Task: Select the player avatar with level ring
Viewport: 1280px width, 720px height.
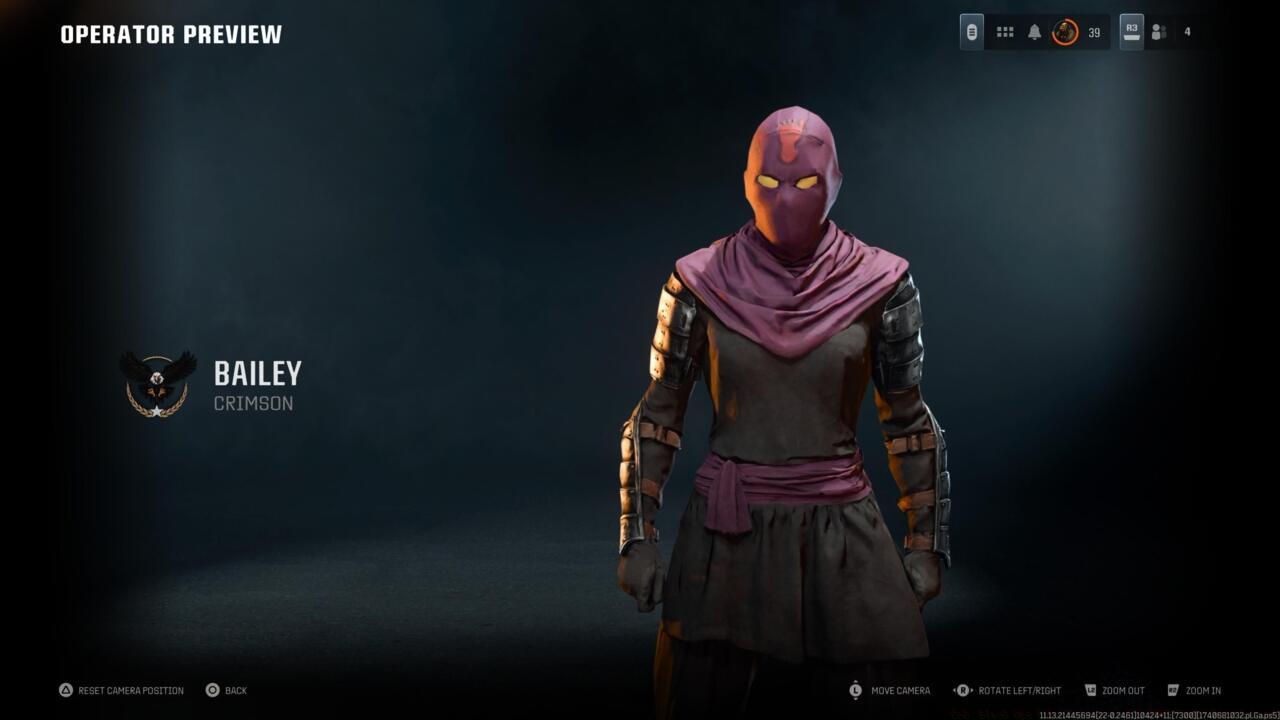Action: click(x=1062, y=31)
